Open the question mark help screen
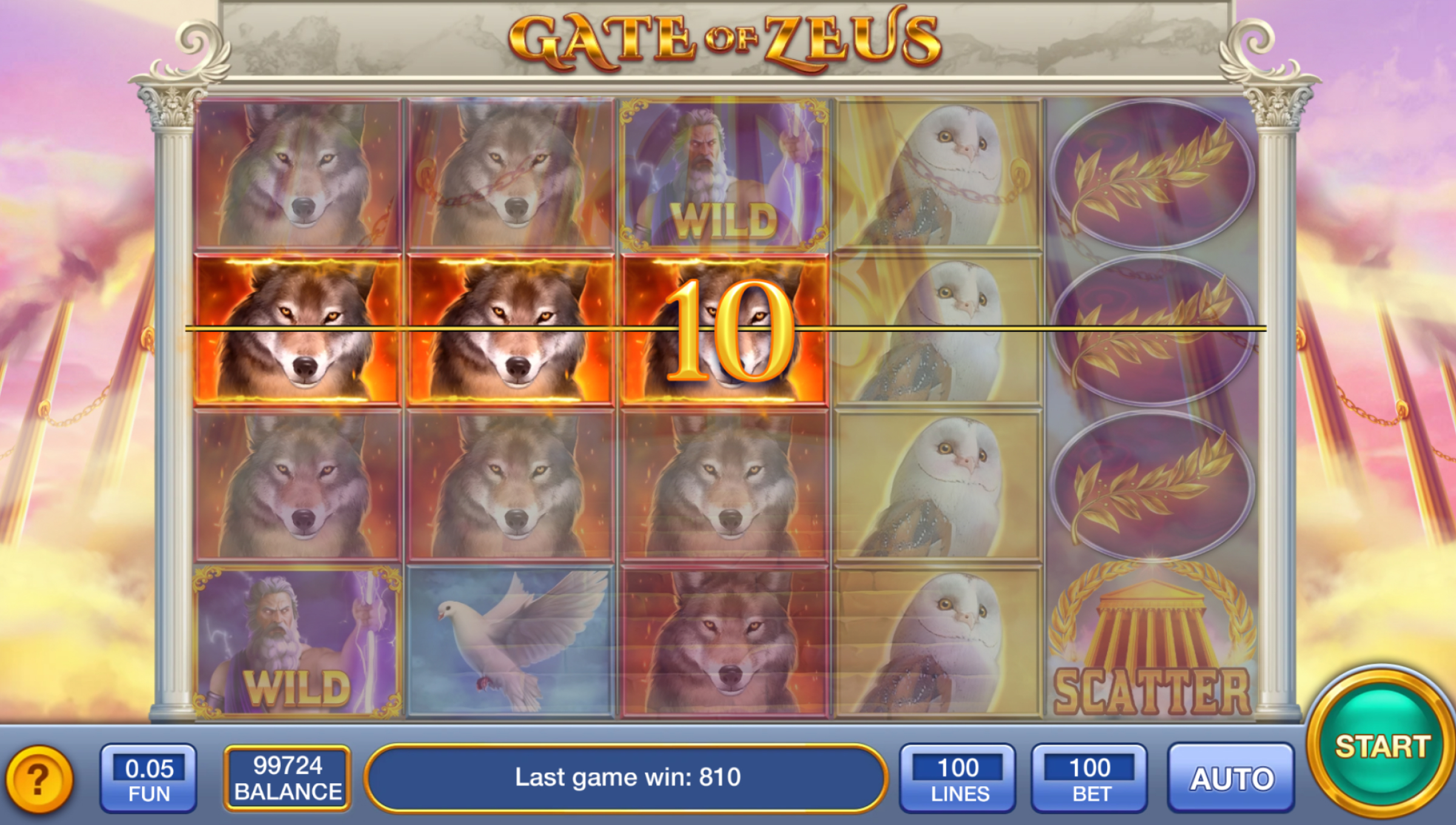Image resolution: width=1456 pixels, height=825 pixels. tap(39, 779)
